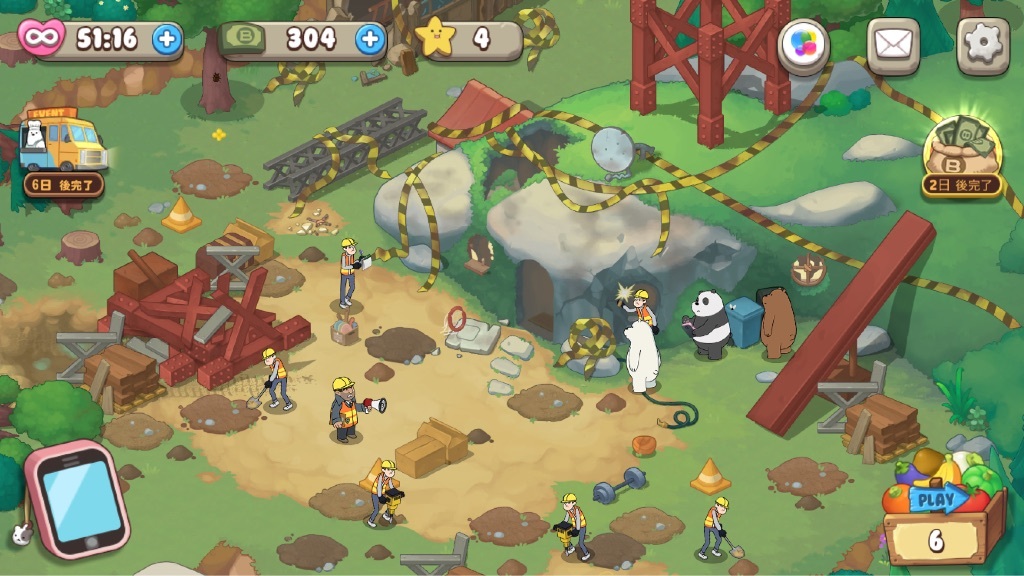Image resolution: width=1024 pixels, height=576 pixels.
Task: Tap the pink smartphone icon
Action: [x=78, y=499]
